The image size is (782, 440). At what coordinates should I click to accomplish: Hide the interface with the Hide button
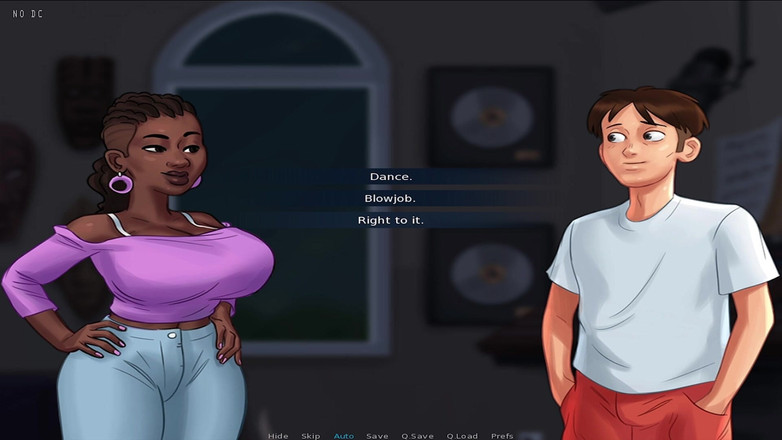[278, 436]
